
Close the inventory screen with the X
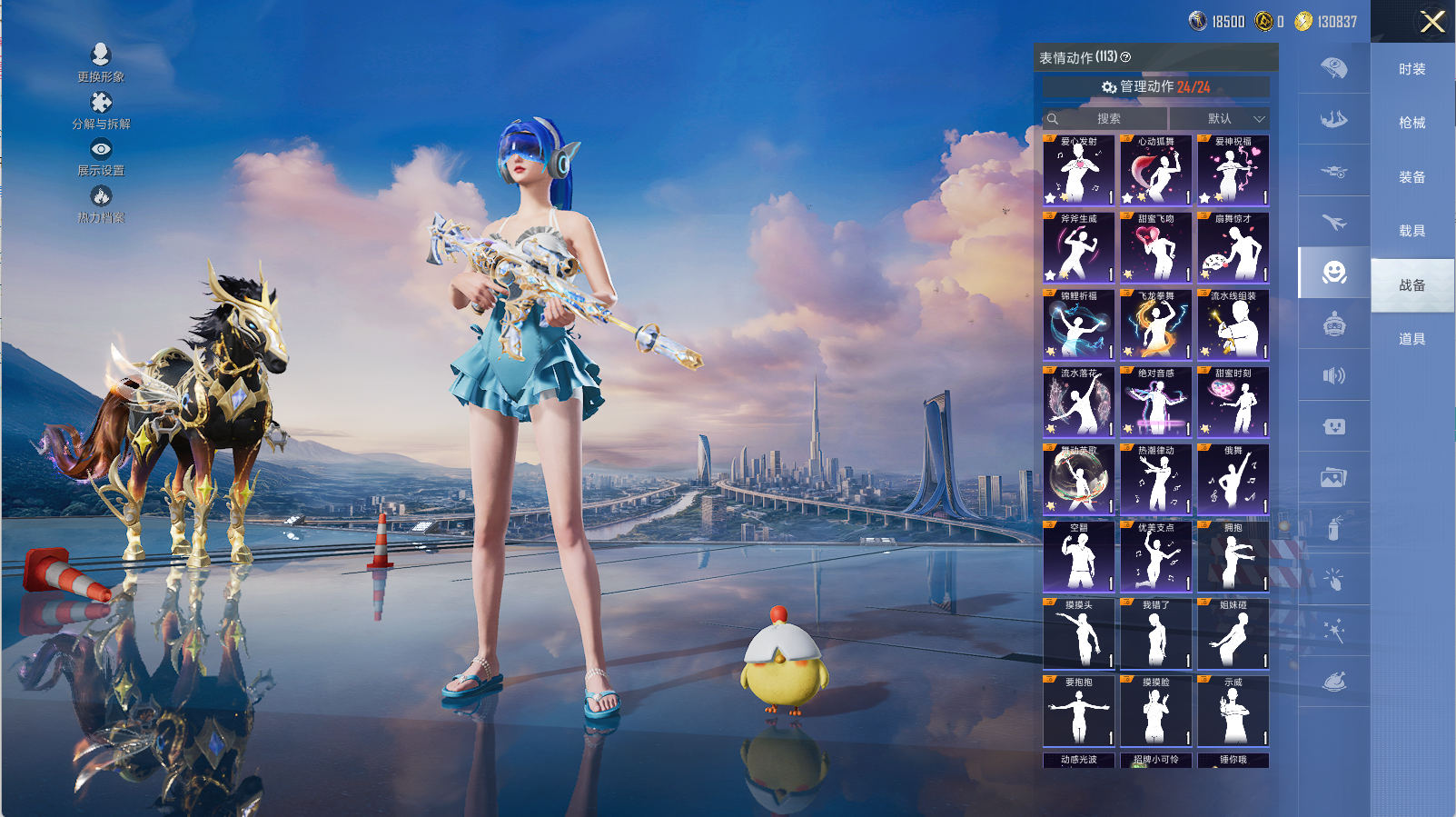(1432, 22)
